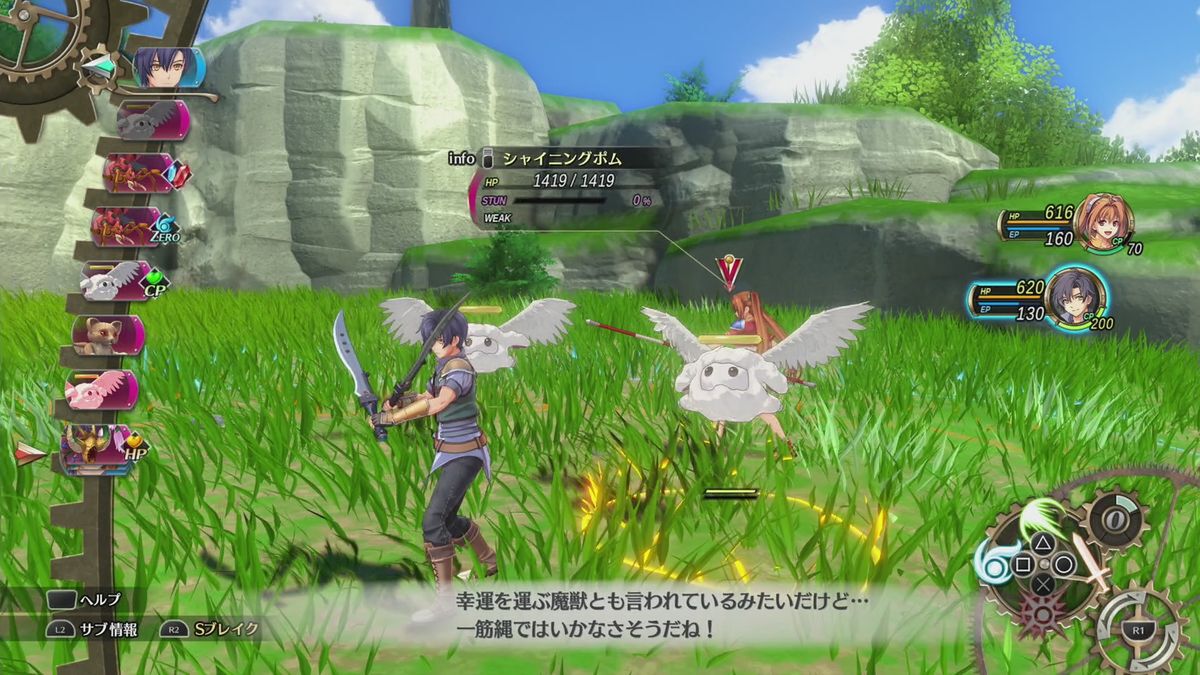
Task: Select the ZERO bonus turn order tile
Action: (x=130, y=225)
